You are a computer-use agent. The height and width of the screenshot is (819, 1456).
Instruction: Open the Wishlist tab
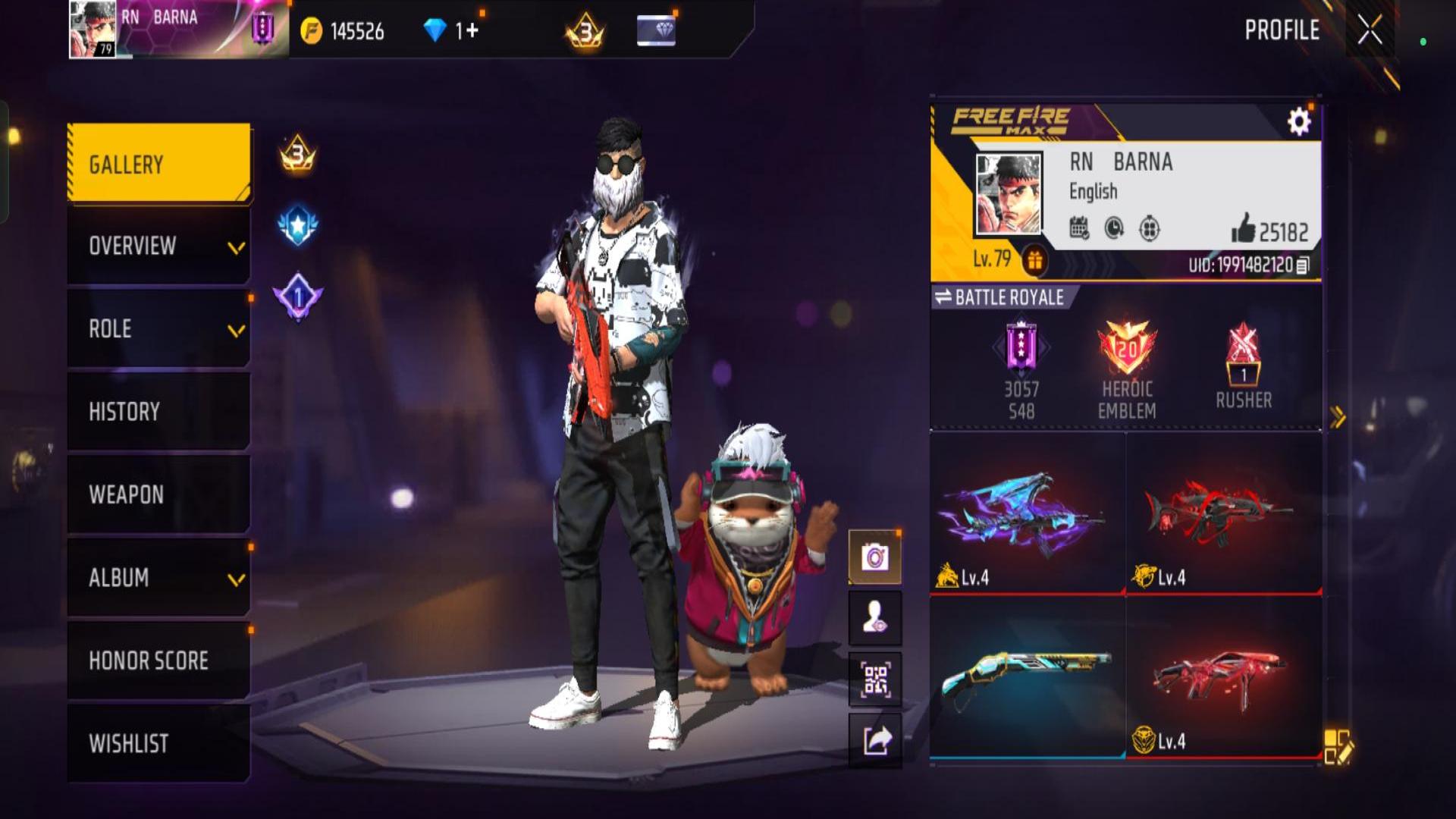click(158, 743)
